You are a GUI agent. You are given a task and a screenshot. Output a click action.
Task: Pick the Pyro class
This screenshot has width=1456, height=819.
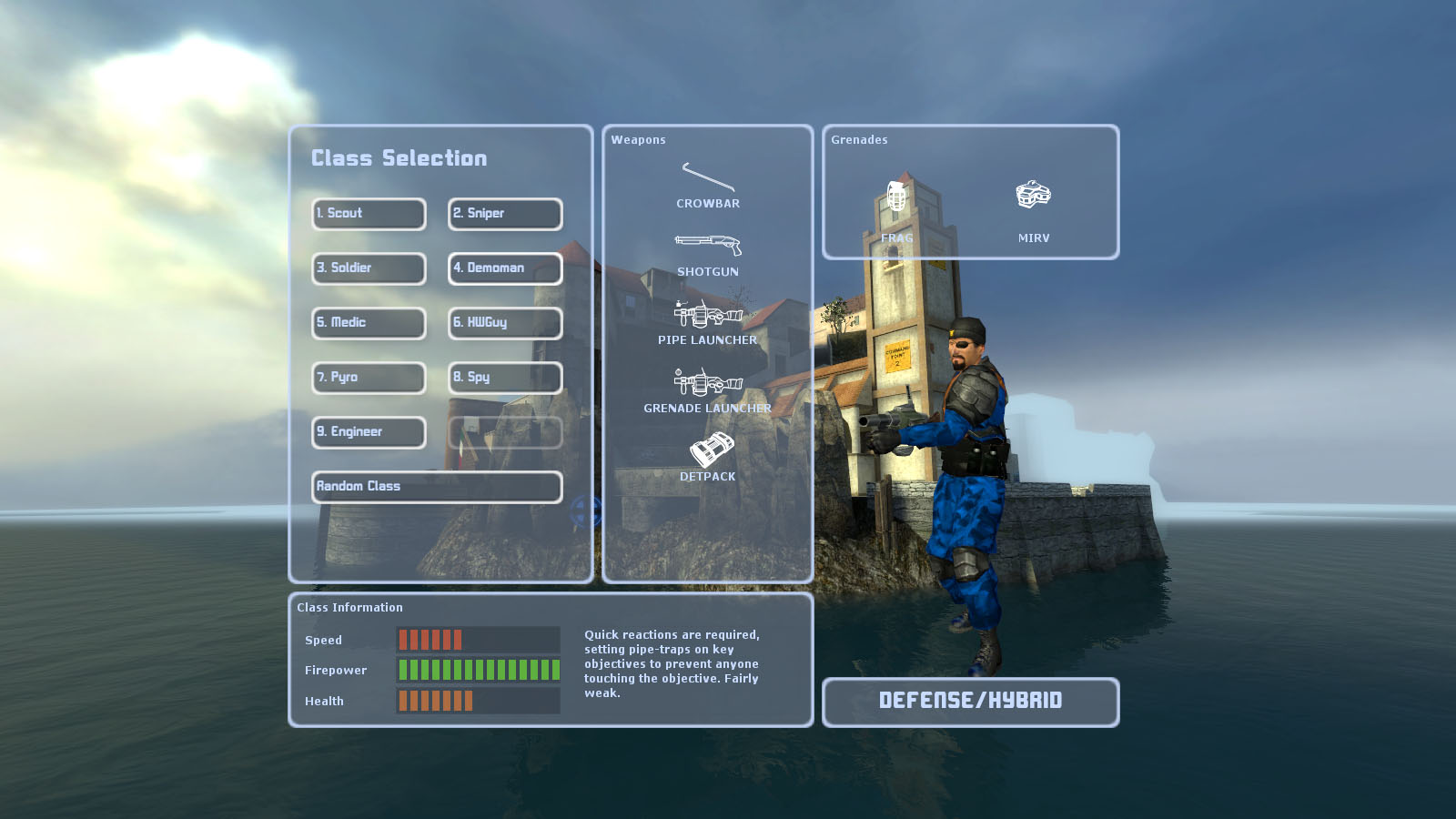click(x=369, y=378)
